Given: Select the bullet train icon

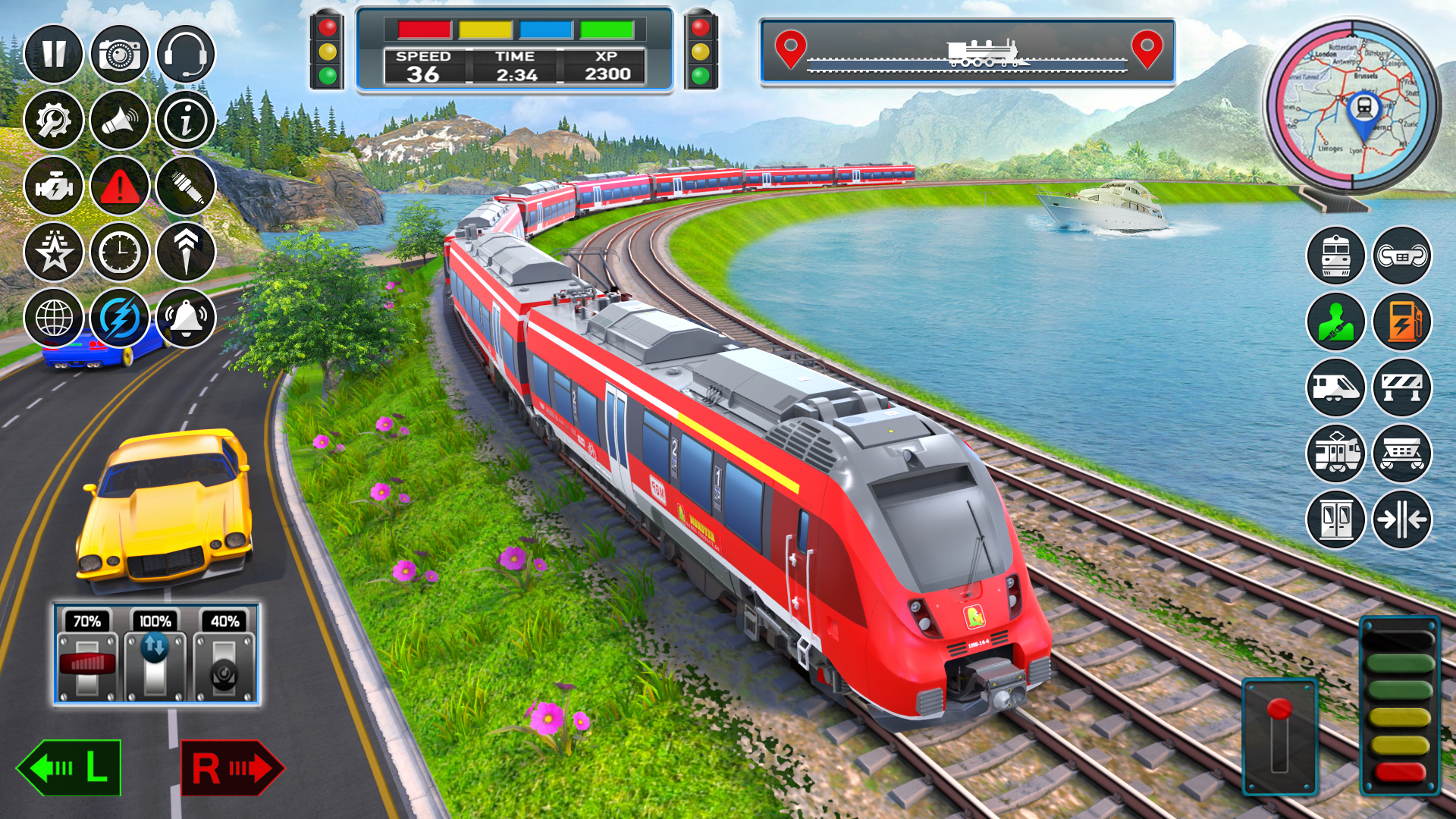Looking at the screenshot, I should (1335, 388).
